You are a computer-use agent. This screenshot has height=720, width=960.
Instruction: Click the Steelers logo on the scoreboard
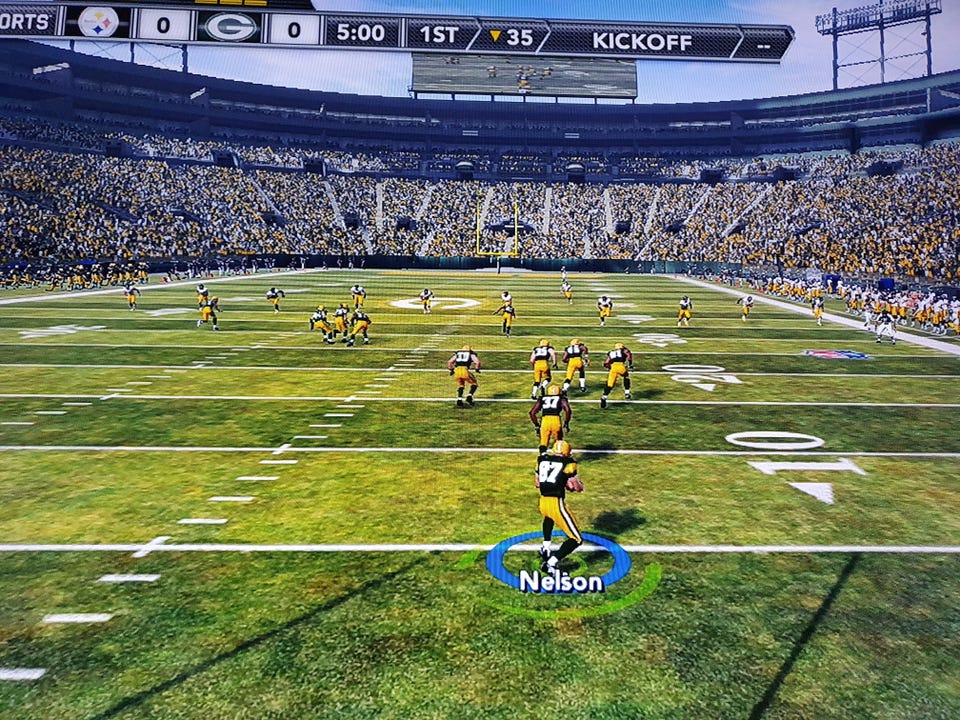pos(98,21)
